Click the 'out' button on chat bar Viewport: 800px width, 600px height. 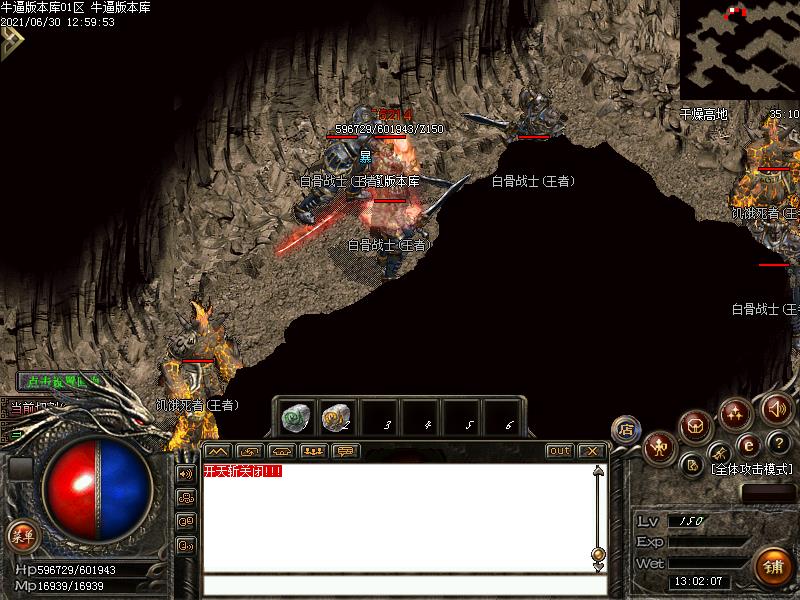point(560,451)
